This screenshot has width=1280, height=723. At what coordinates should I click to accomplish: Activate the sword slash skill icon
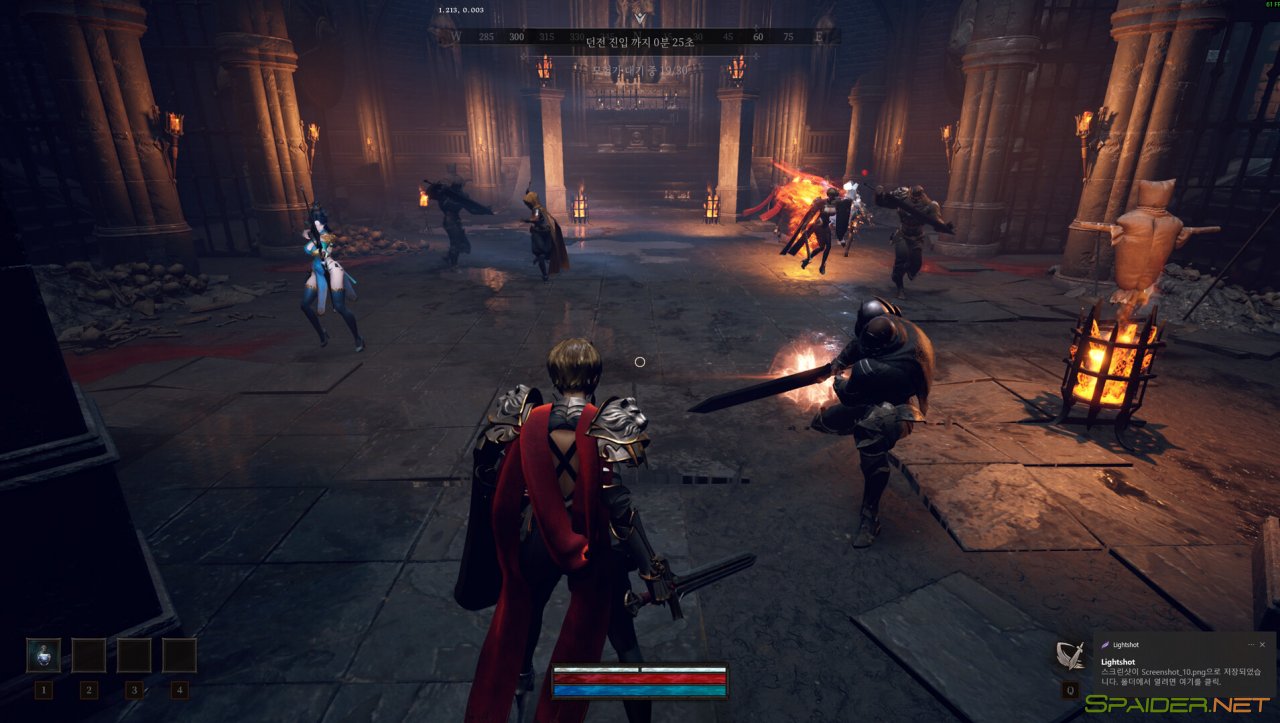pyautogui.click(x=1071, y=656)
